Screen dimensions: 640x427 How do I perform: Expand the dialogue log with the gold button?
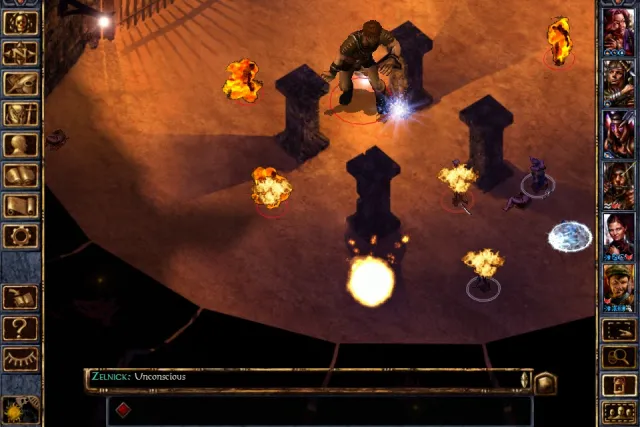[544, 382]
